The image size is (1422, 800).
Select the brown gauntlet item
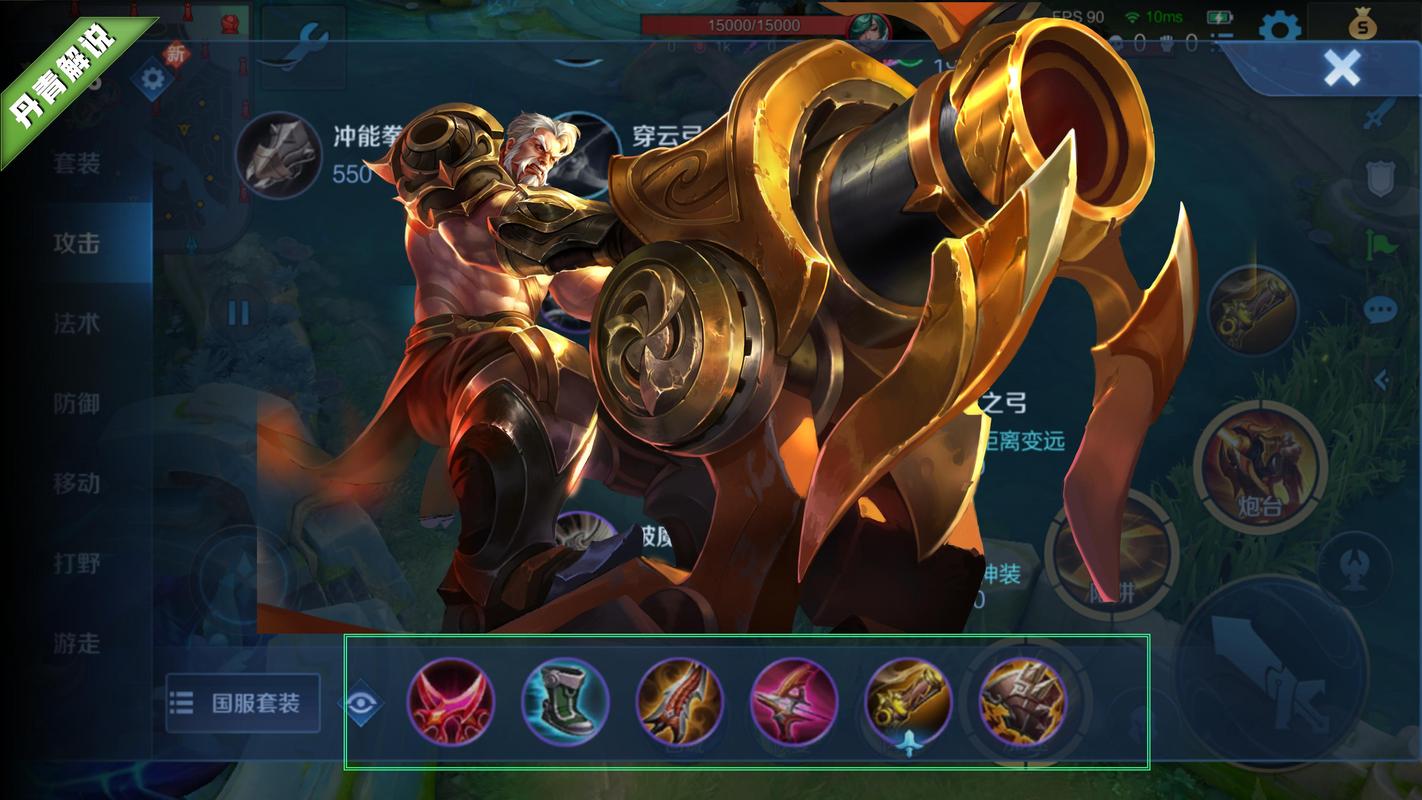pyautogui.click(x=1022, y=701)
